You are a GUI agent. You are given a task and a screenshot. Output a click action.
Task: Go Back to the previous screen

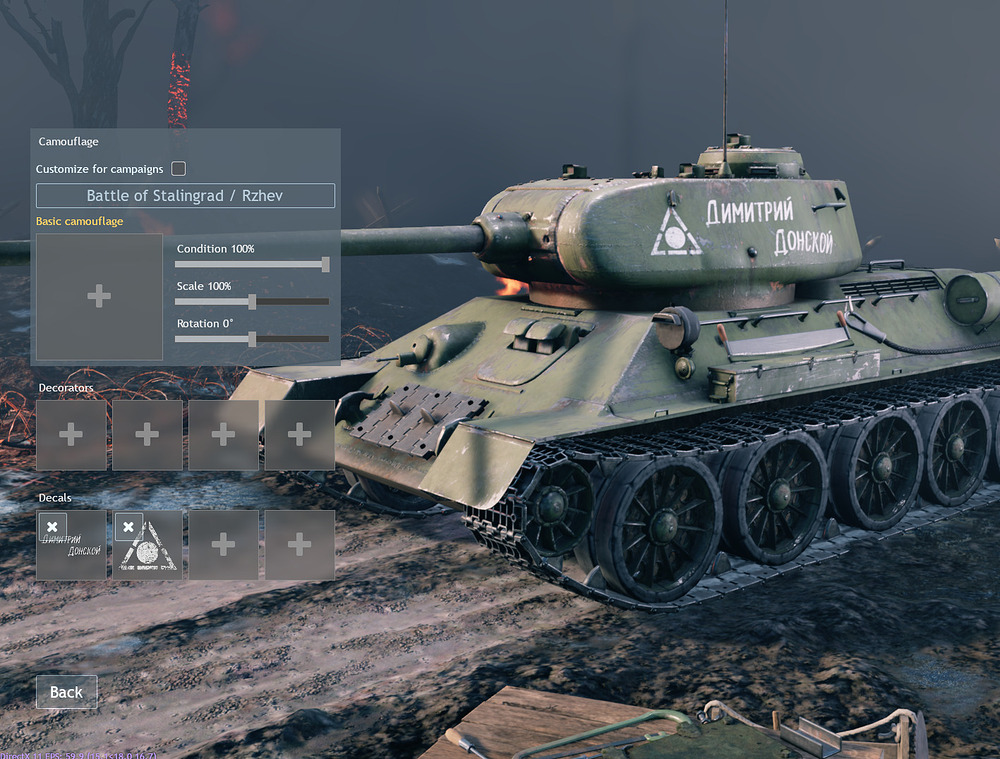66,692
